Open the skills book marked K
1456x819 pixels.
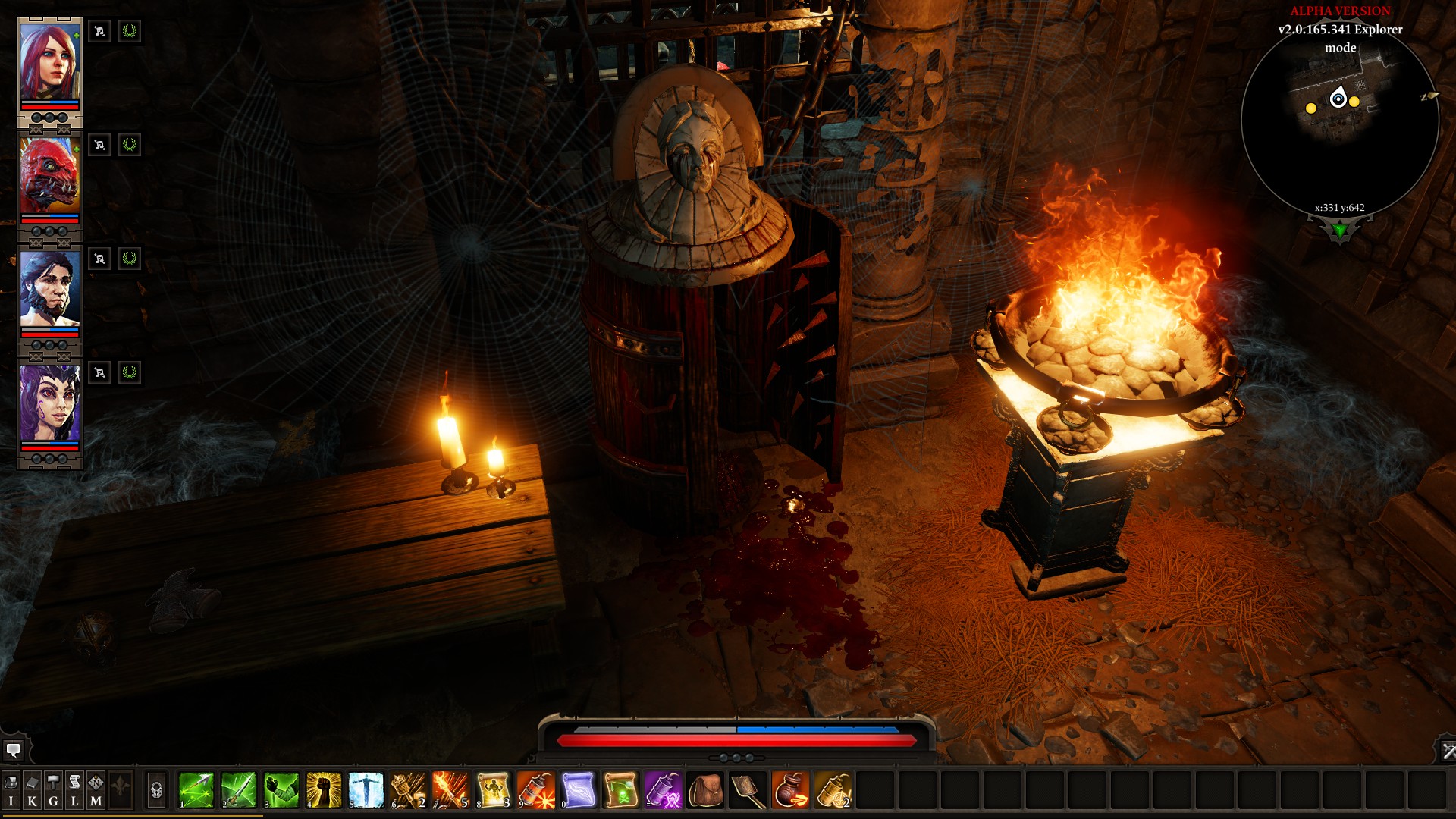point(32,791)
